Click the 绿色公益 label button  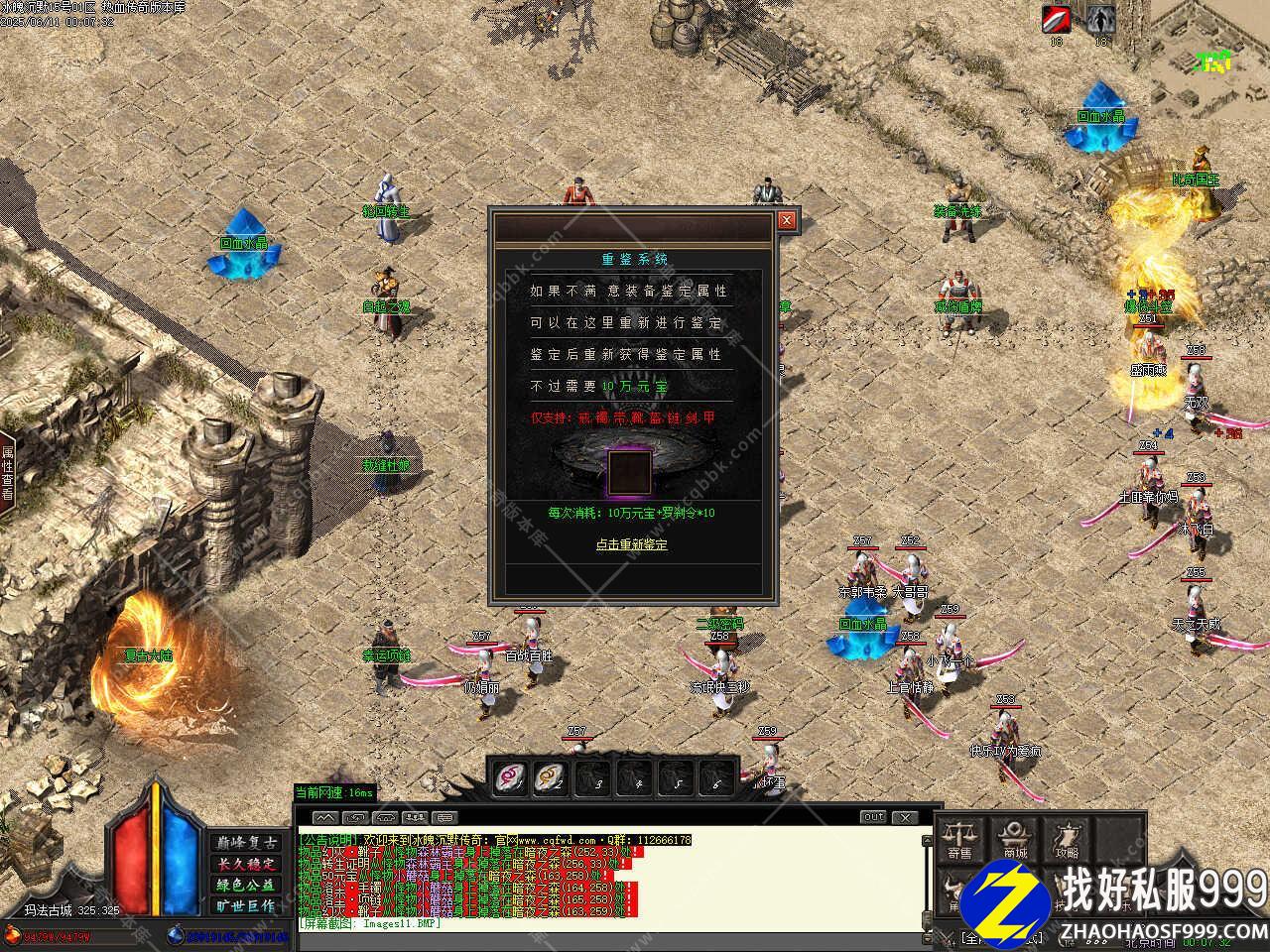(x=246, y=885)
